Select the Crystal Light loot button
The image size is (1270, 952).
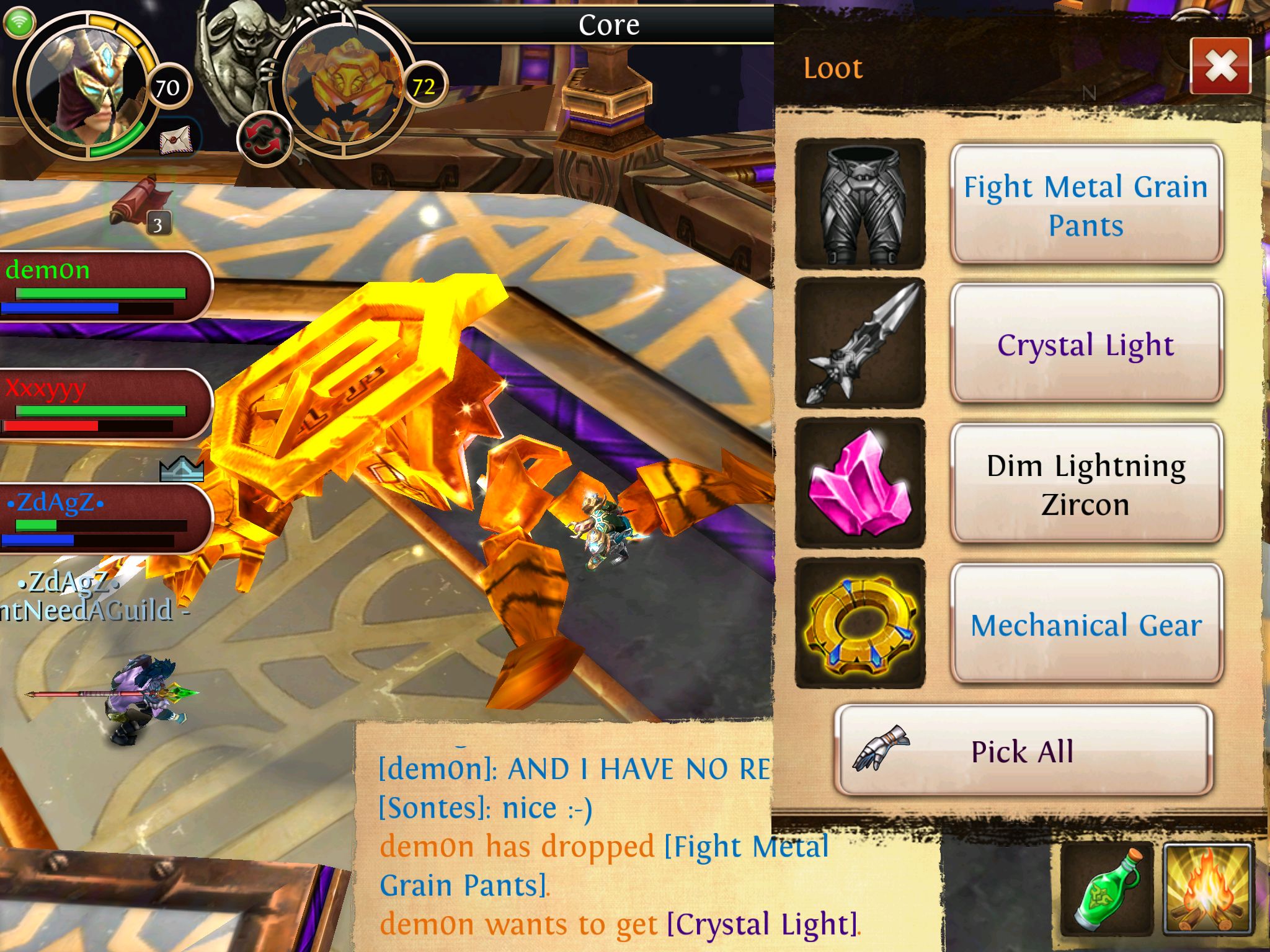coord(1086,344)
